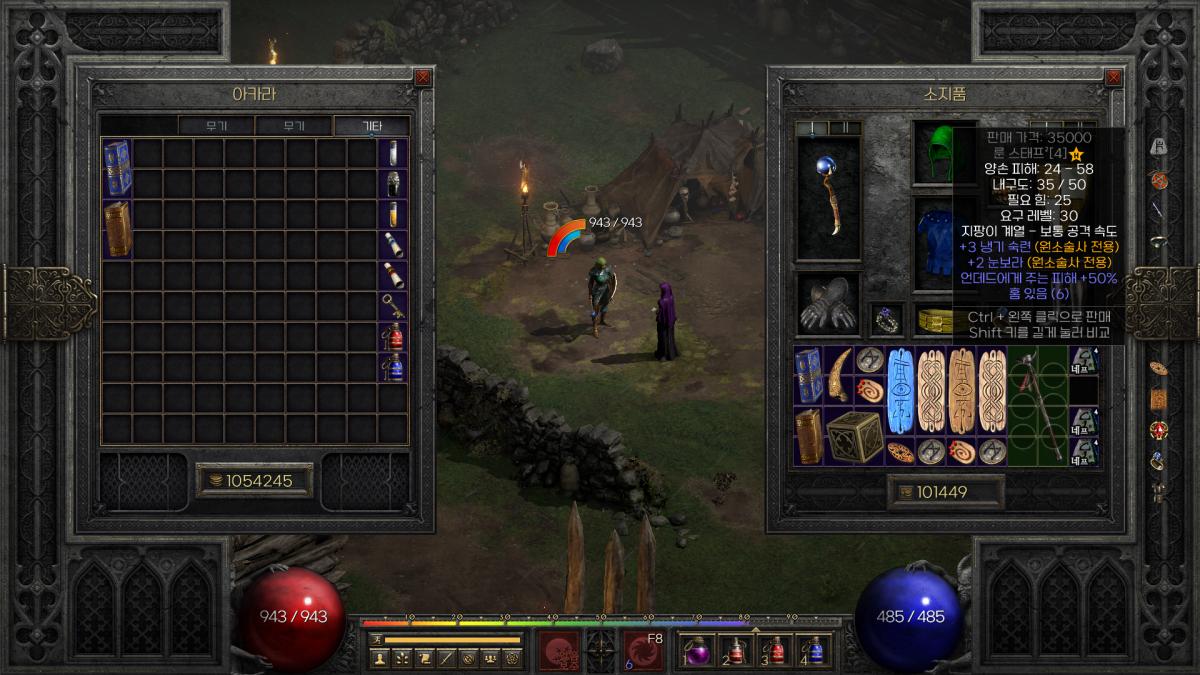Switch to the 기타 shop tab

(371, 126)
